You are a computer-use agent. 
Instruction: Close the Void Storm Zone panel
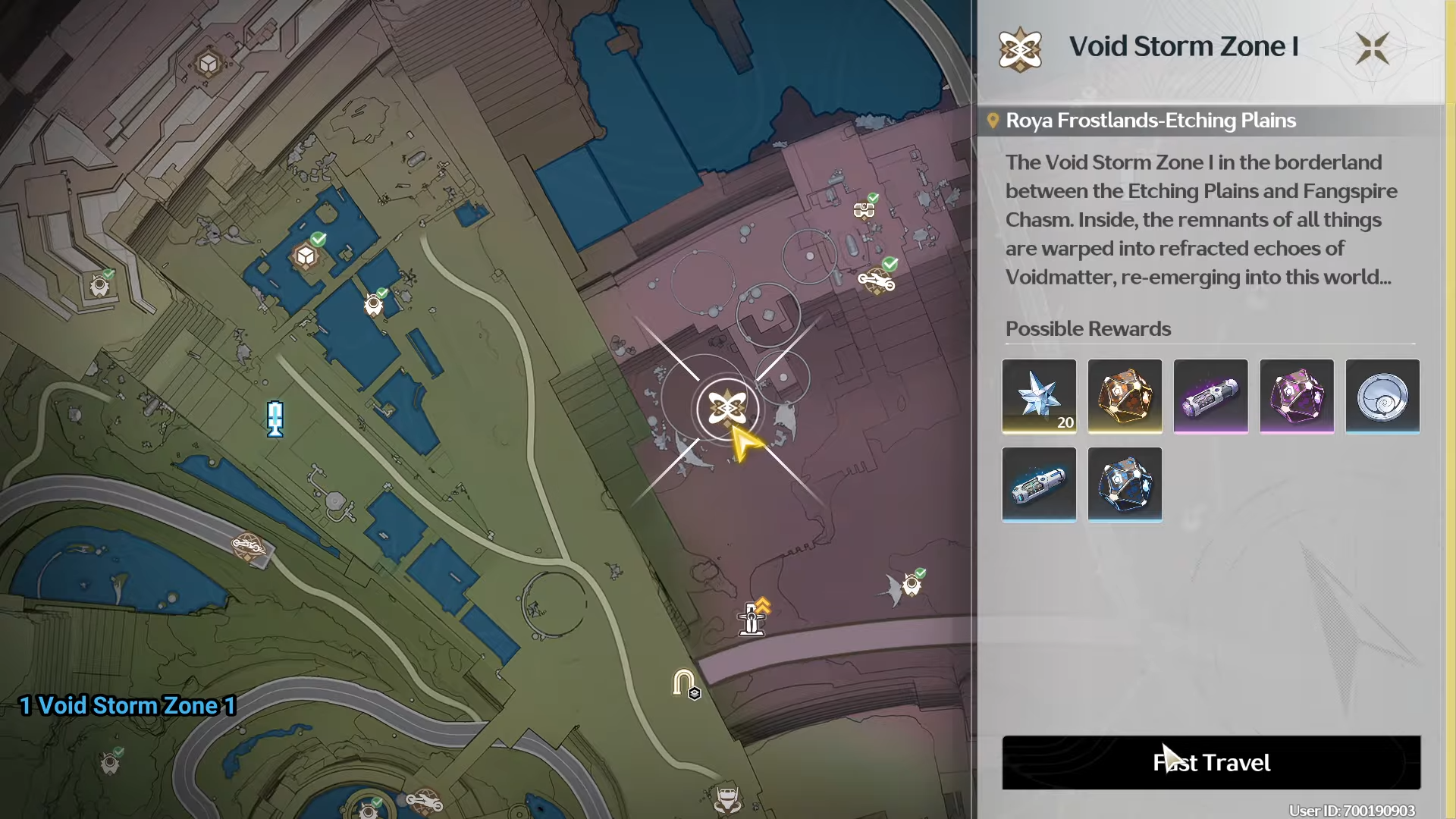[1372, 49]
